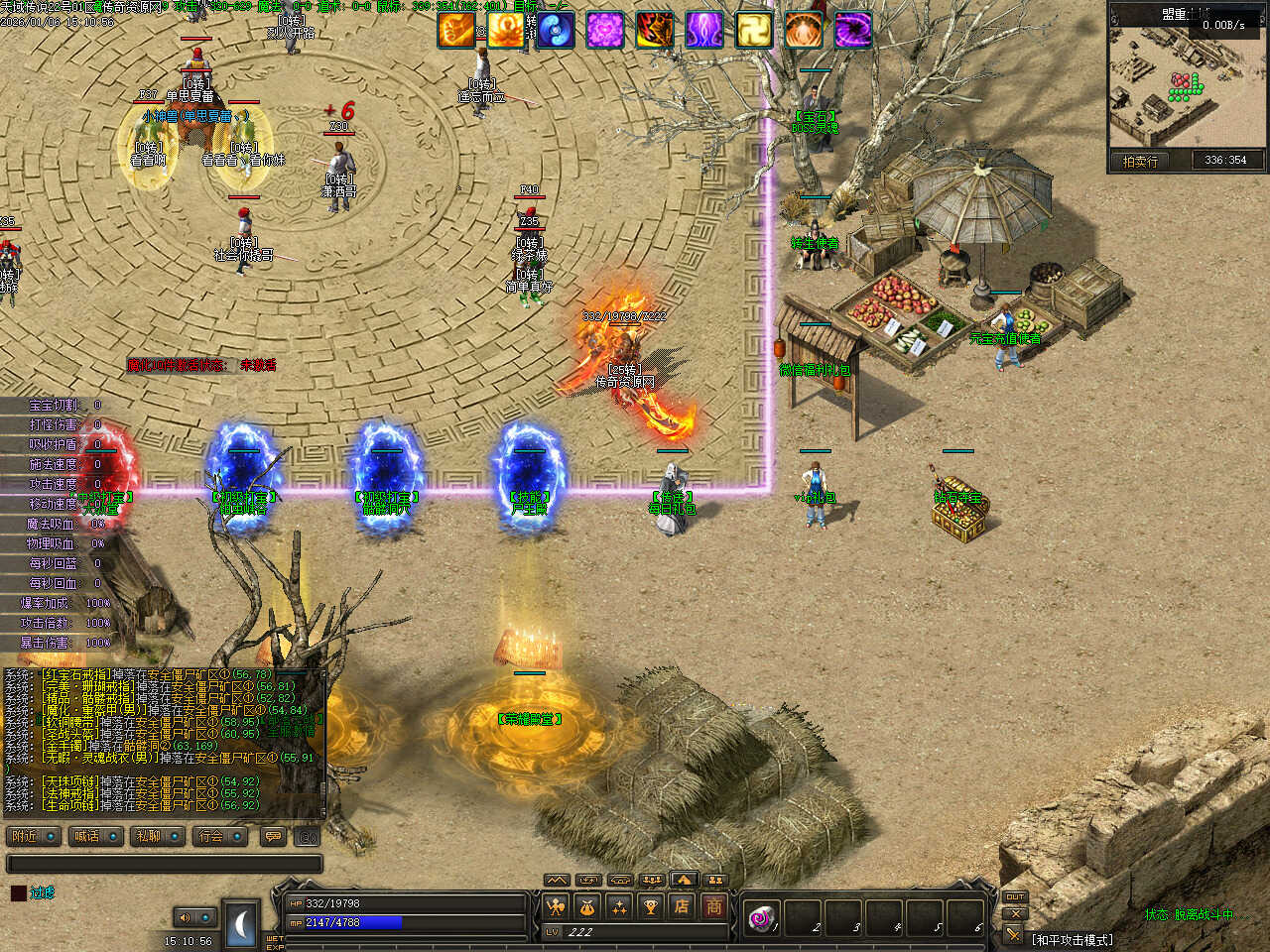Screen dimensions: 1270x952
Task: Open the 店 shop button
Action: pos(682,905)
